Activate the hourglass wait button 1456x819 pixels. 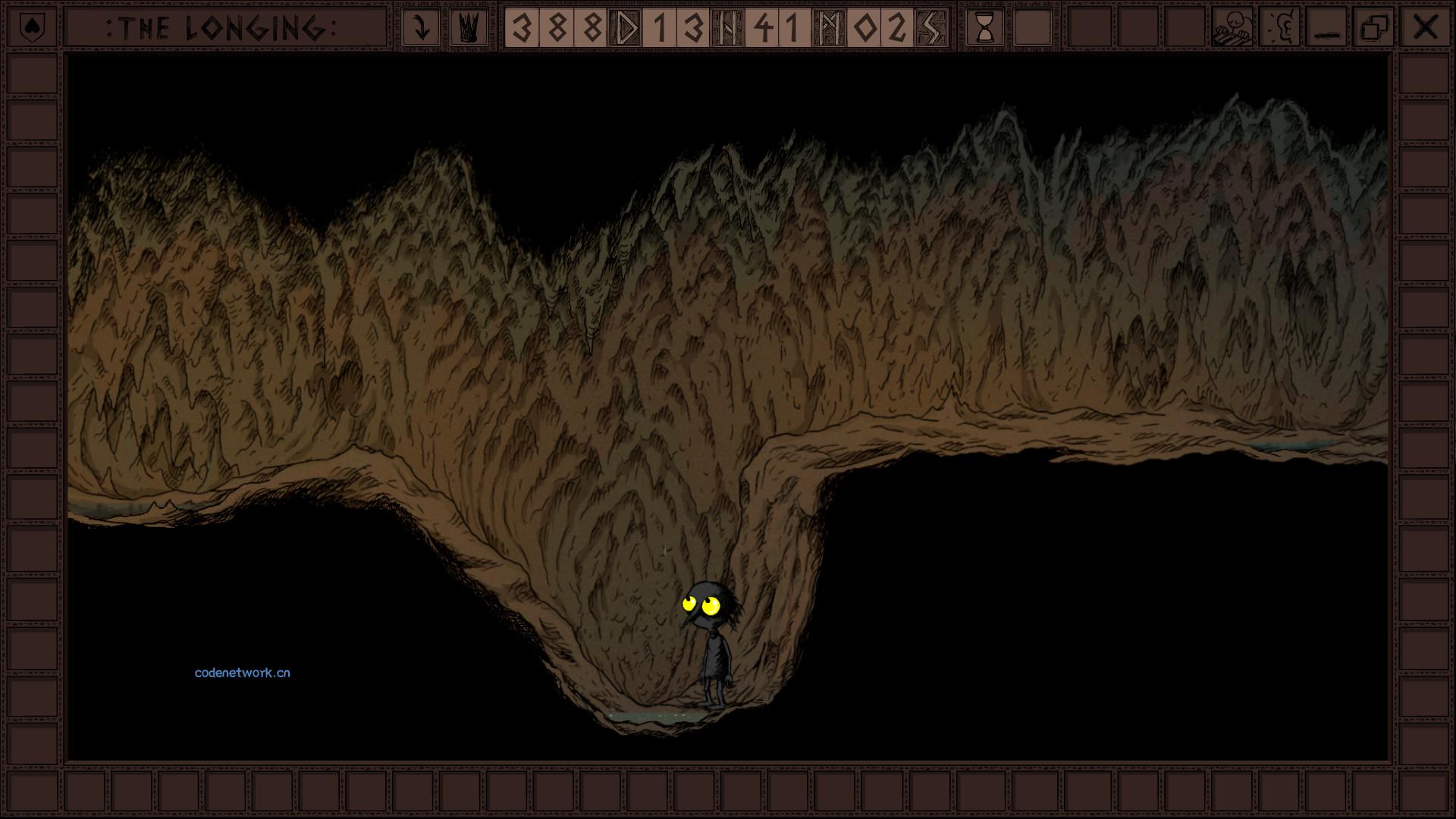click(985, 28)
